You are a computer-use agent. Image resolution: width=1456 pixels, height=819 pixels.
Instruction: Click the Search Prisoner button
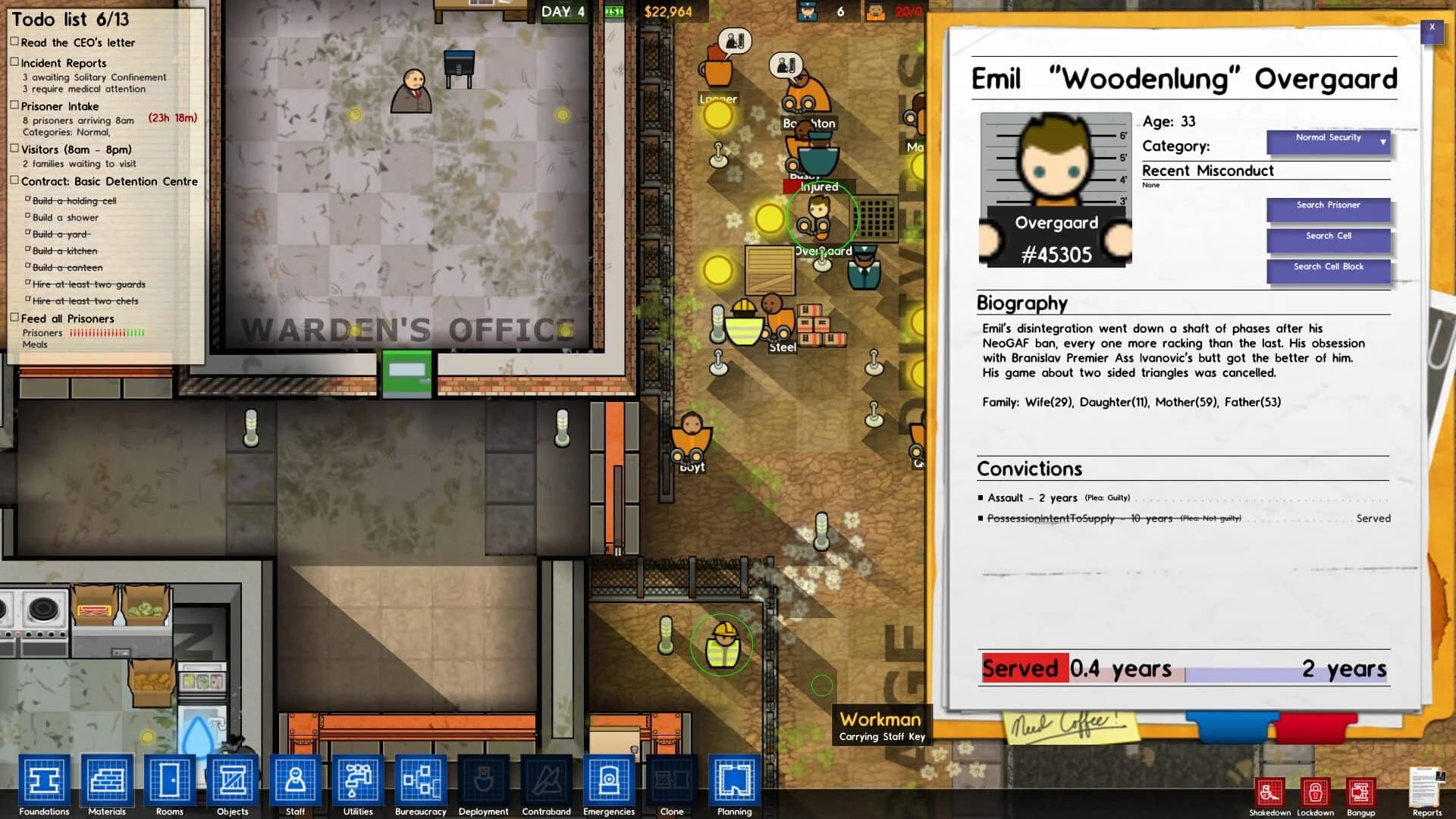coord(1328,209)
